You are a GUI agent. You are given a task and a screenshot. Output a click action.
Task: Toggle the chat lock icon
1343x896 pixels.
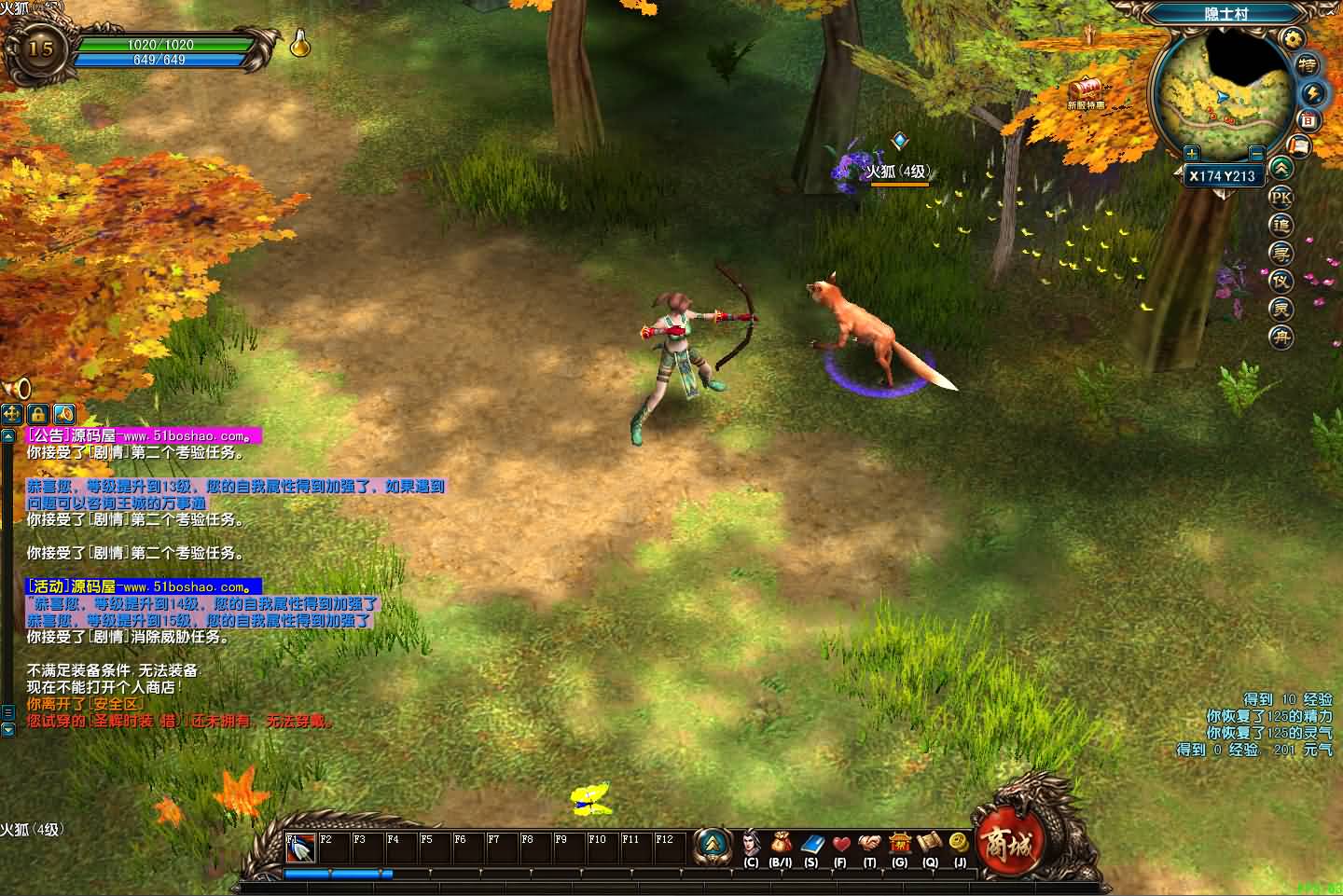click(38, 413)
